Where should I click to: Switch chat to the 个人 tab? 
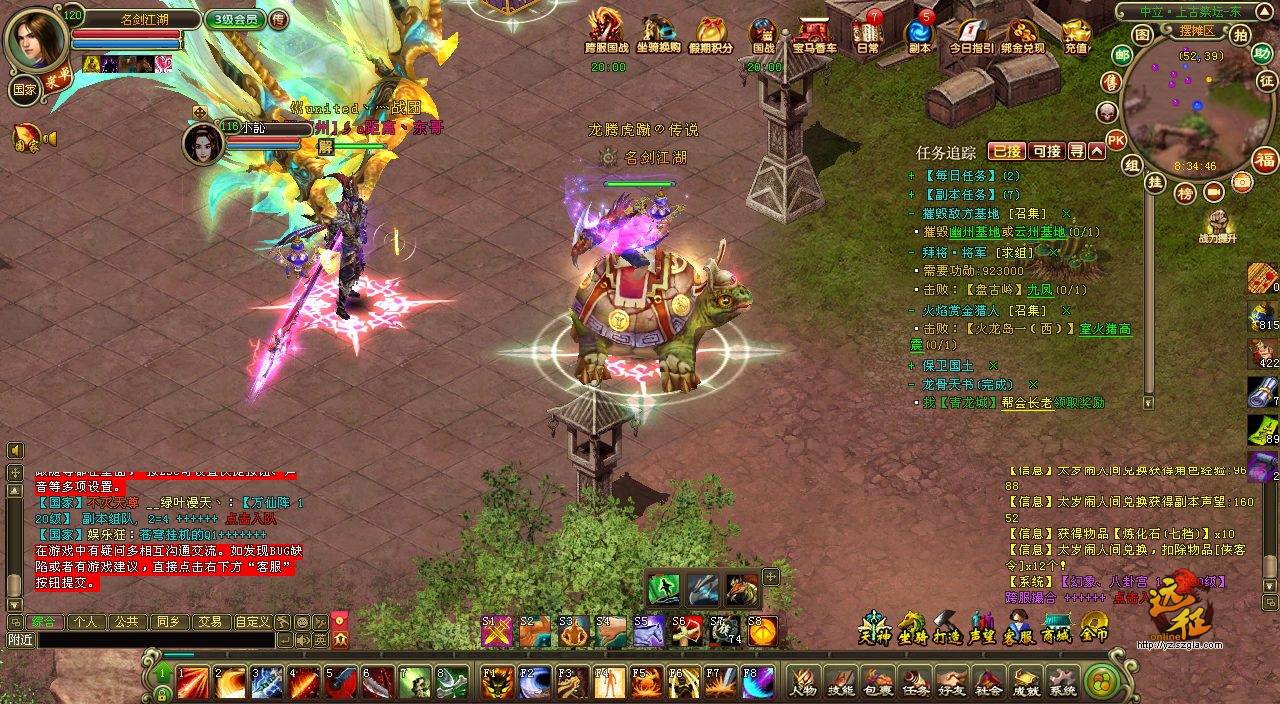coord(86,621)
